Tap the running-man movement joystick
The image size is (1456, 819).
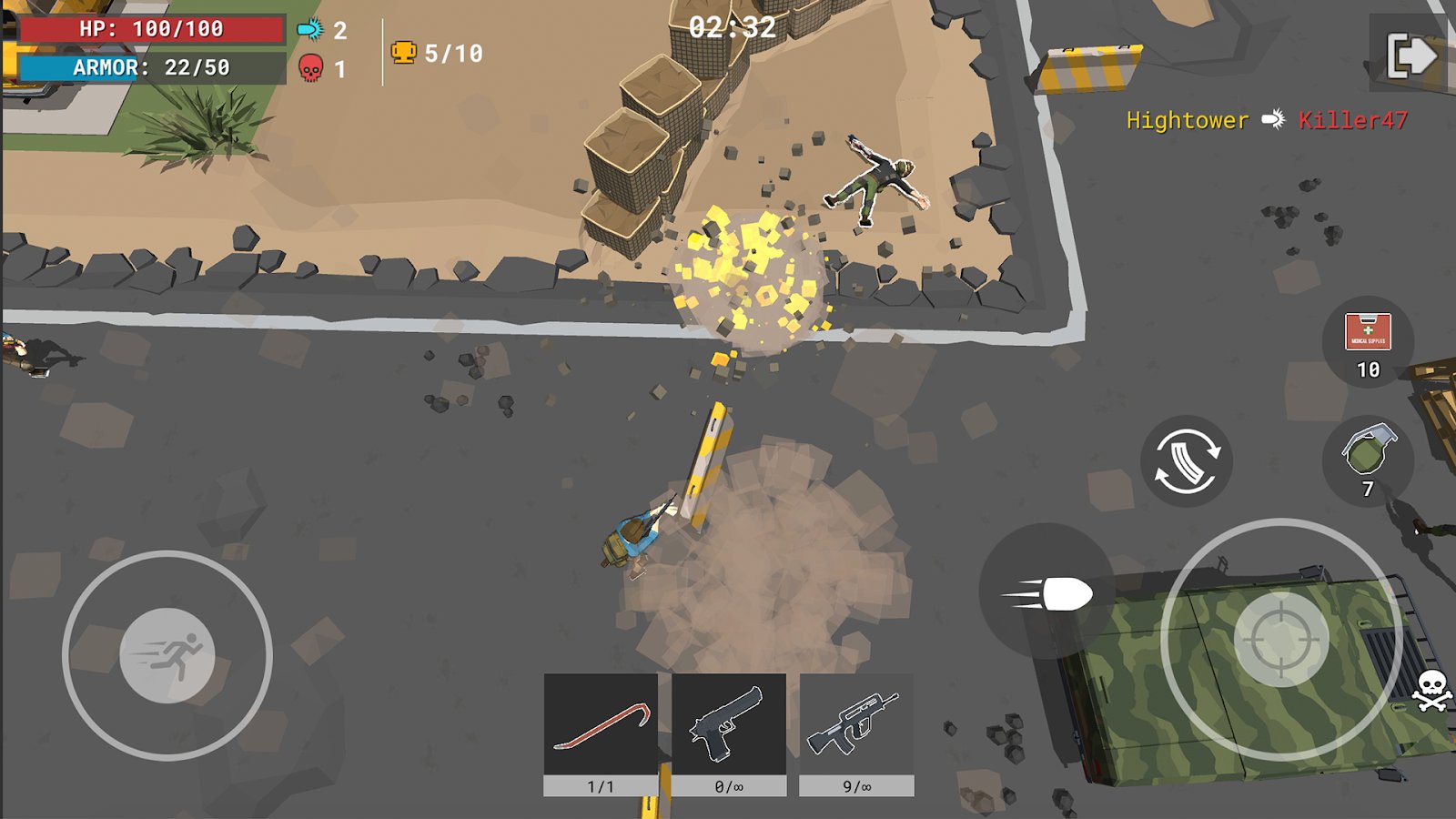pyautogui.click(x=167, y=655)
